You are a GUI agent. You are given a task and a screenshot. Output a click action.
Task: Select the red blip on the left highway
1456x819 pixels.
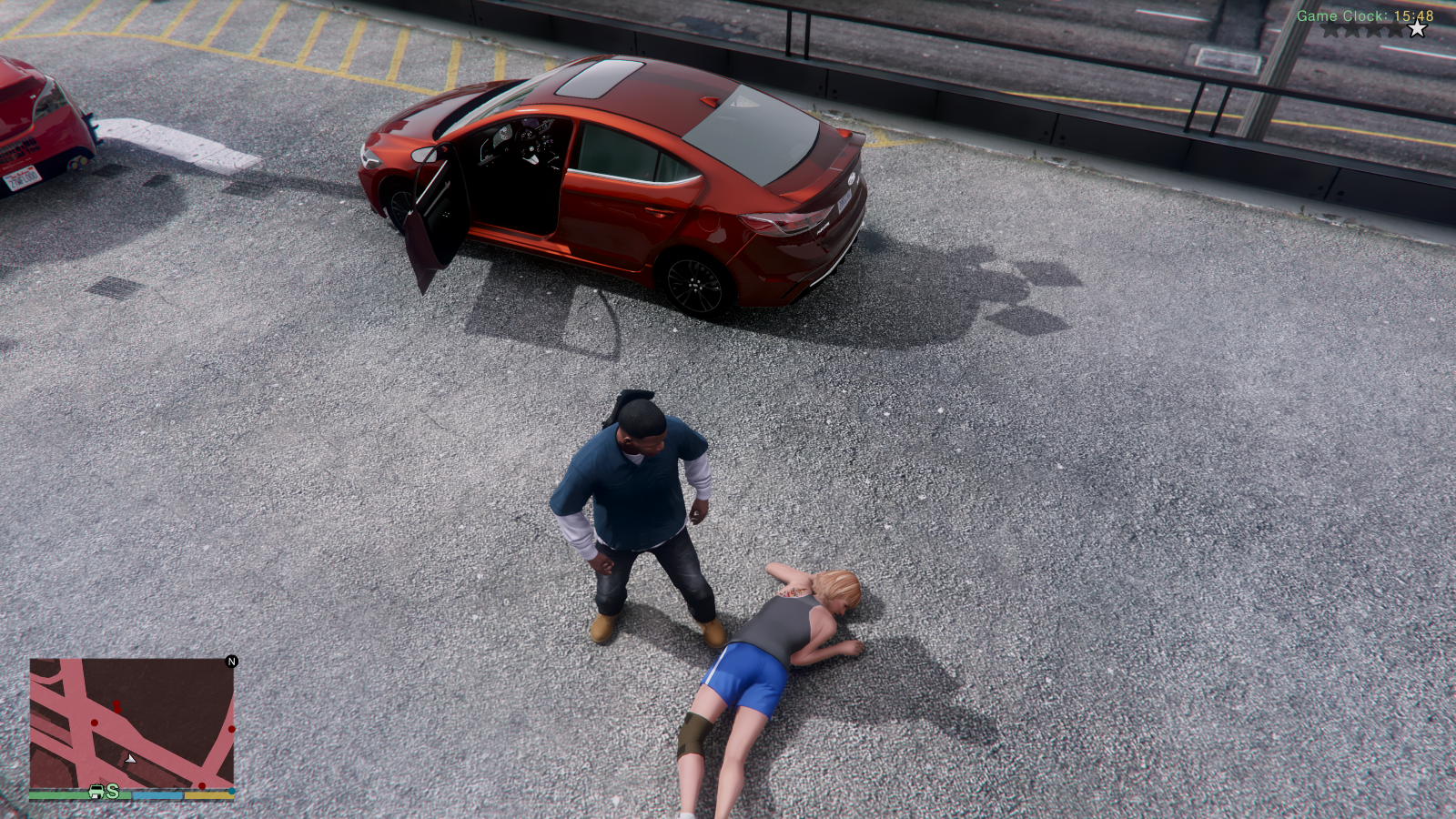pos(94,723)
